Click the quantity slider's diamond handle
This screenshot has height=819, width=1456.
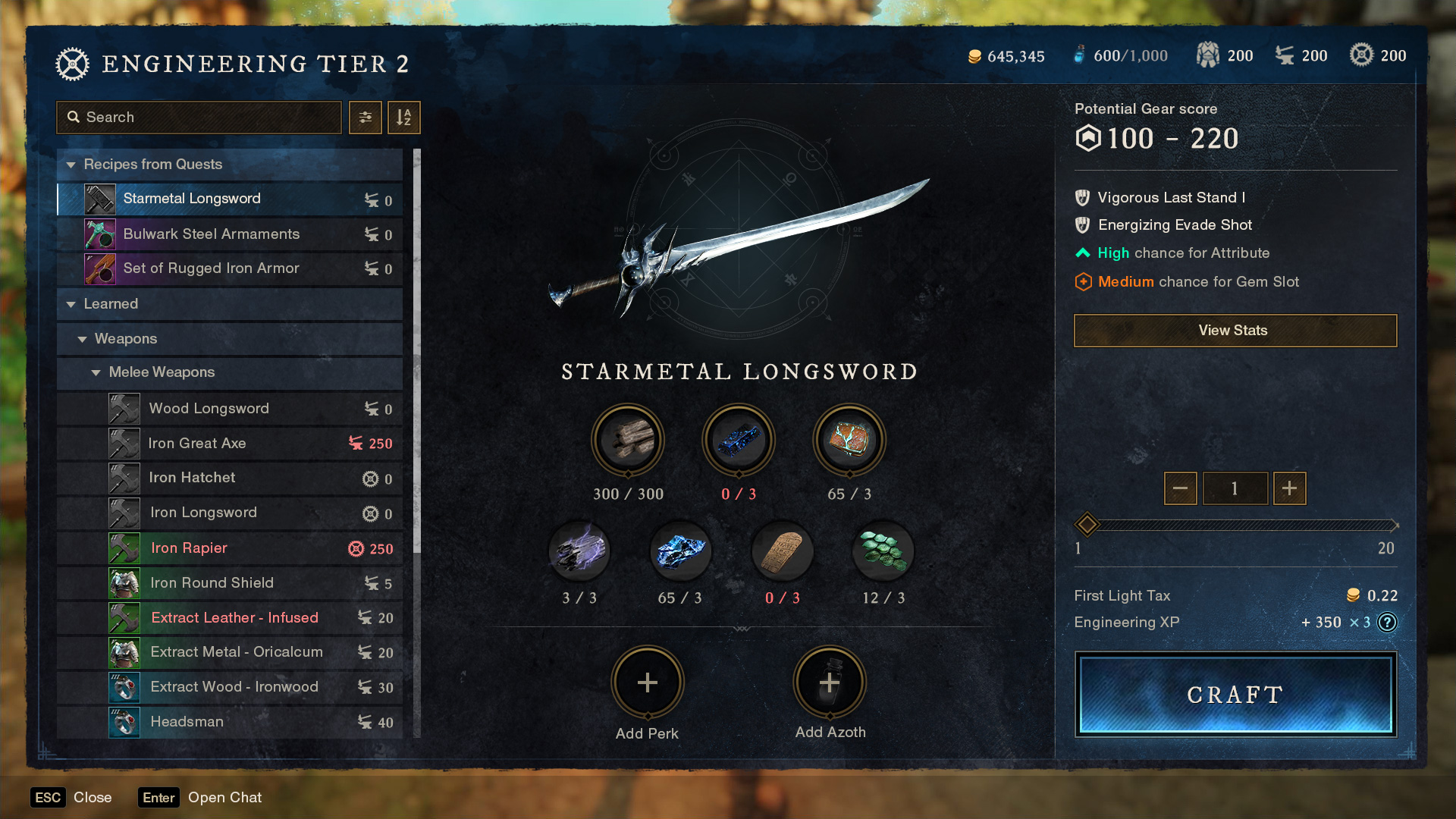pyautogui.click(x=1087, y=524)
